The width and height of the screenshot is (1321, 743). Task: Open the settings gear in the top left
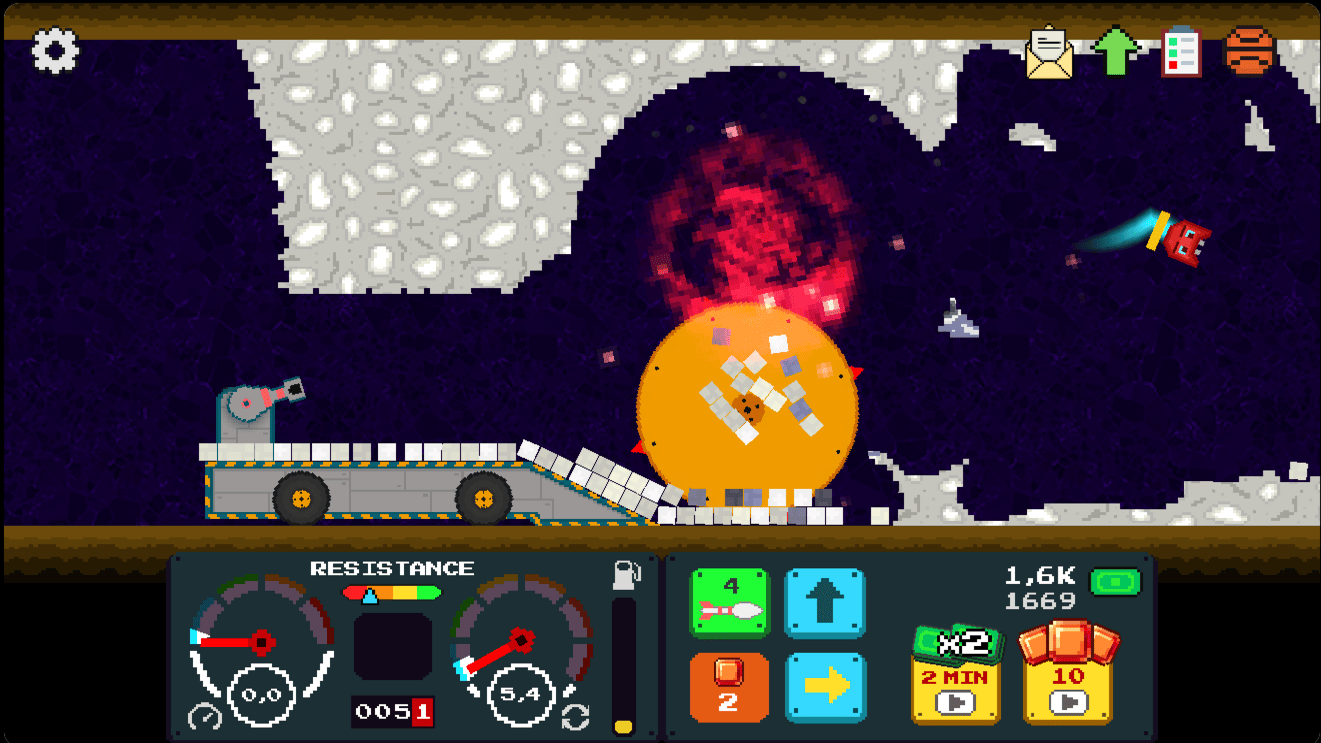(55, 50)
